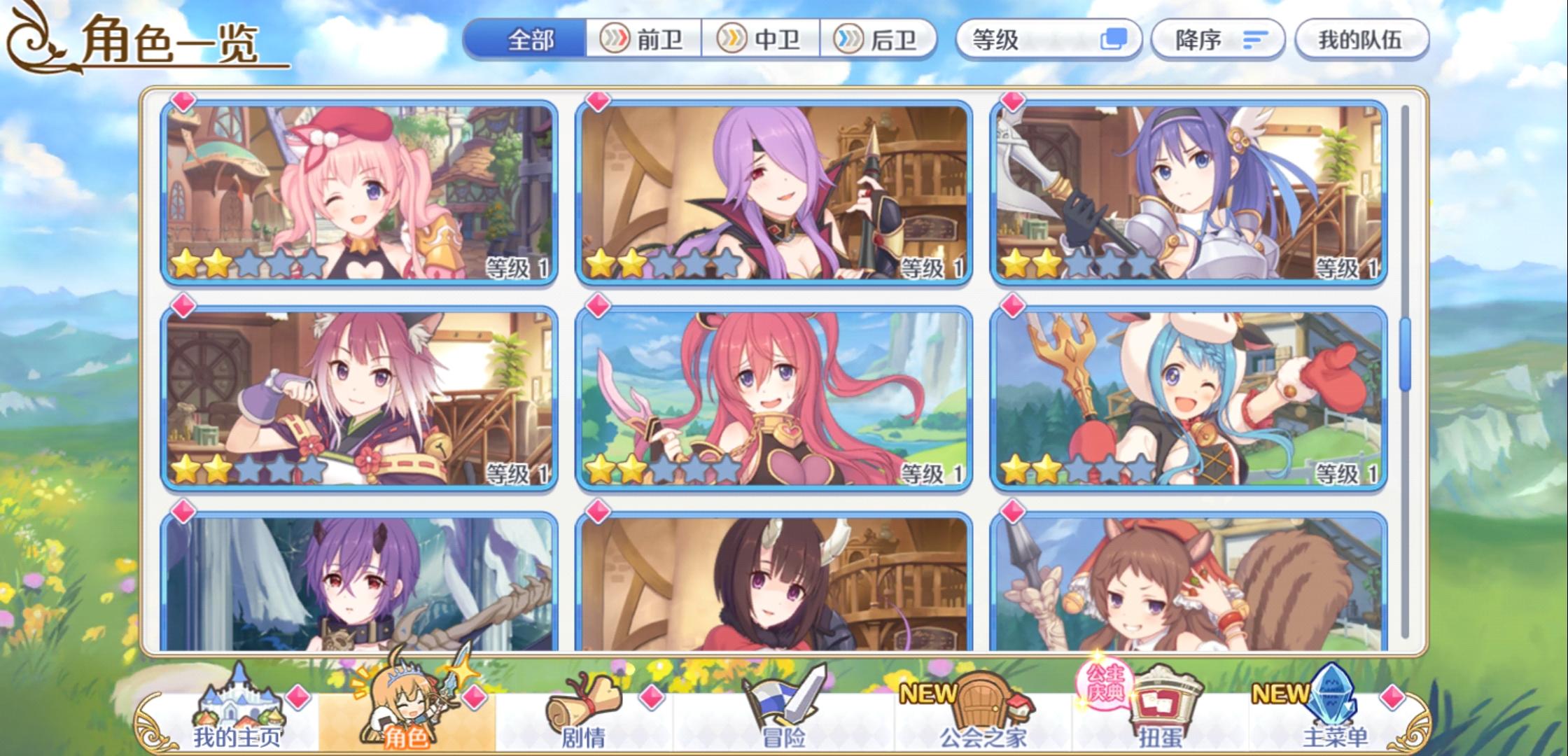Toggle the pink diamond marker on the first character card

click(x=183, y=102)
